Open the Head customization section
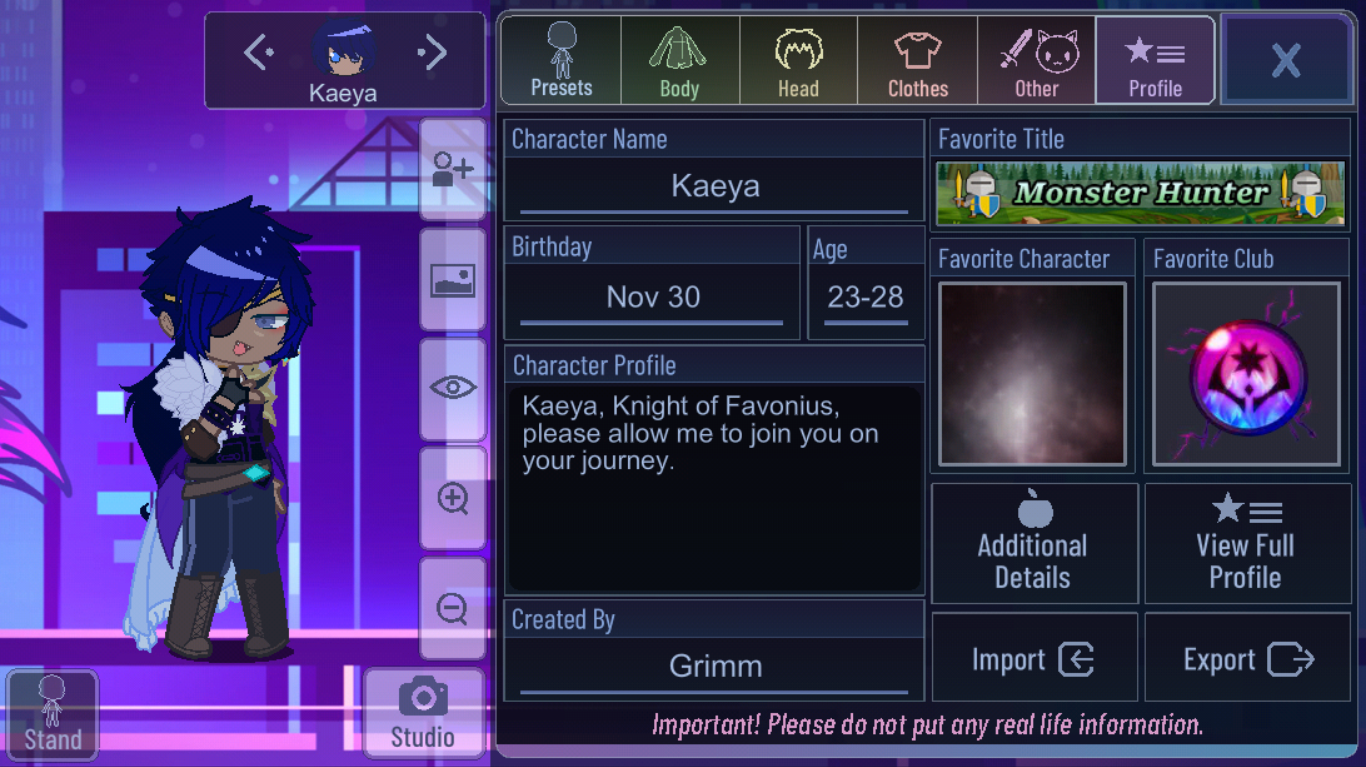 [797, 60]
